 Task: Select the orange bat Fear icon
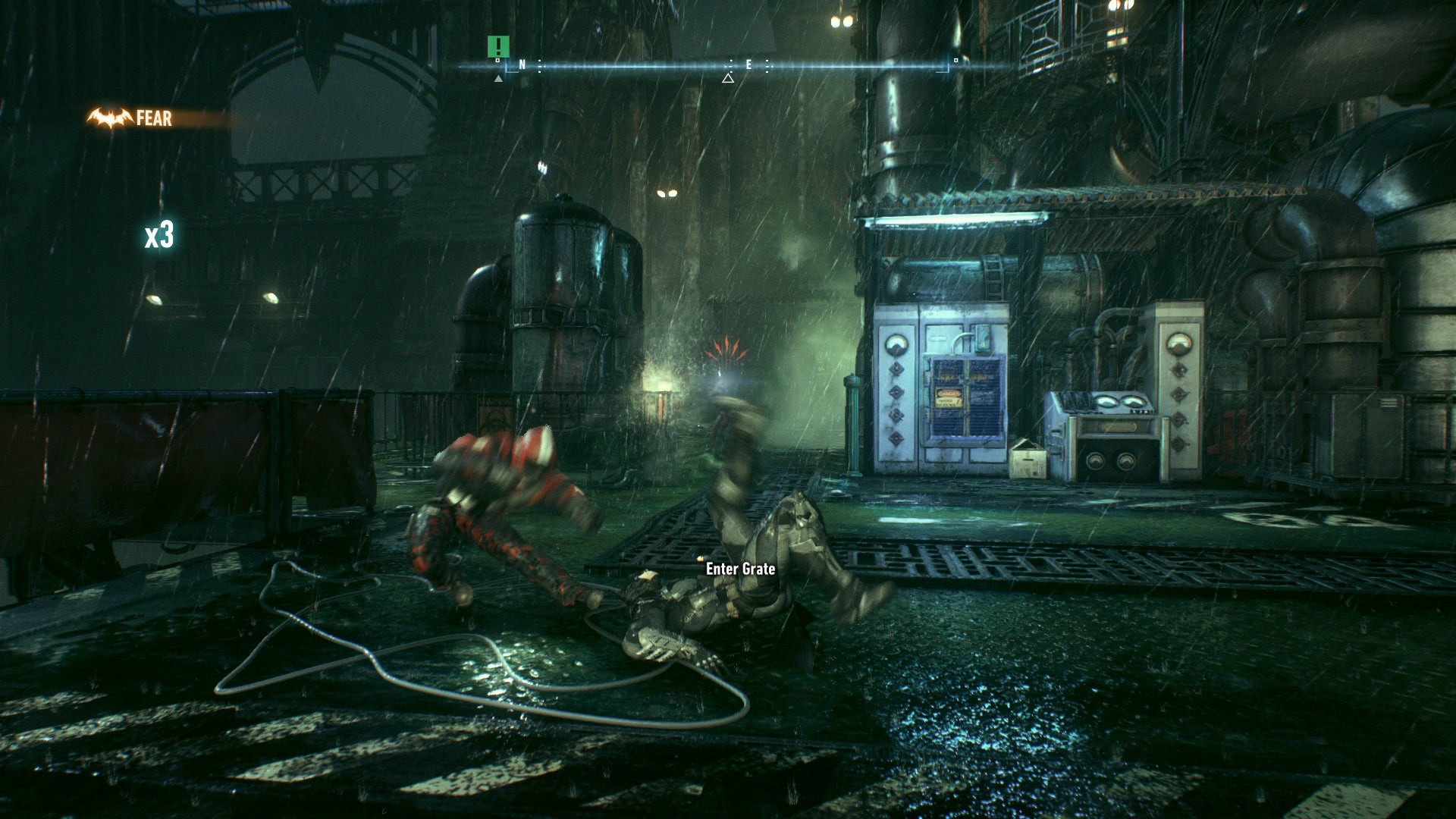pos(110,118)
